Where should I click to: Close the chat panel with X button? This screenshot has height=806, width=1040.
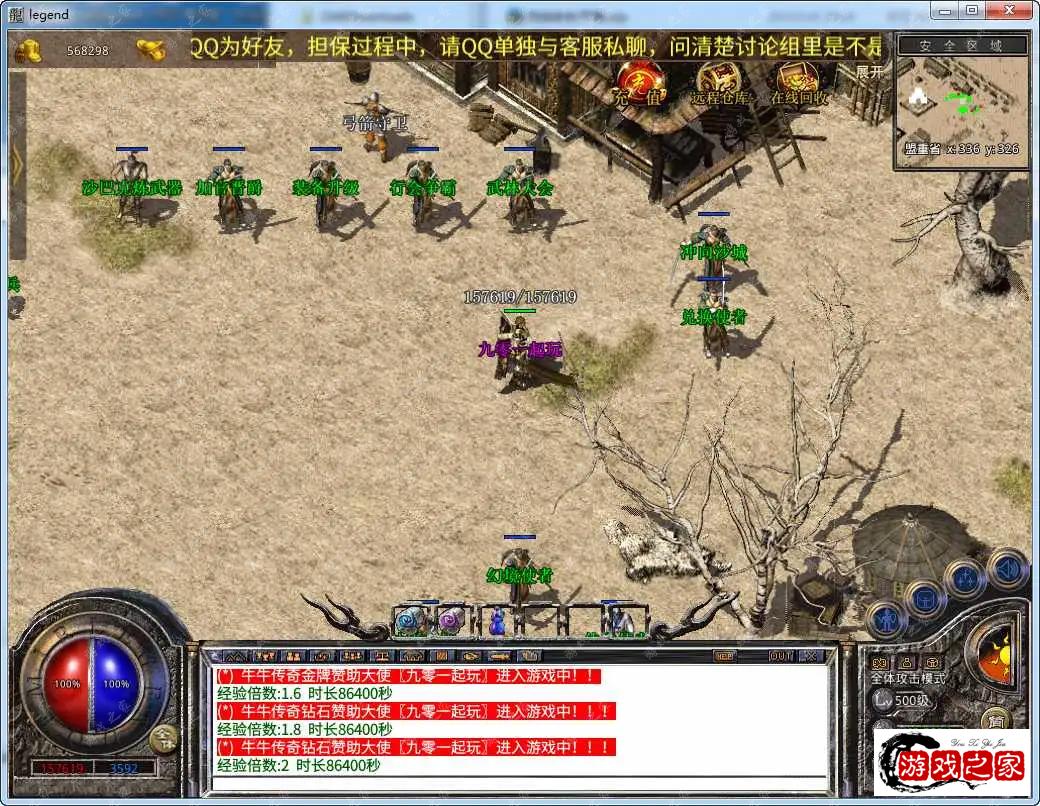tap(810, 656)
